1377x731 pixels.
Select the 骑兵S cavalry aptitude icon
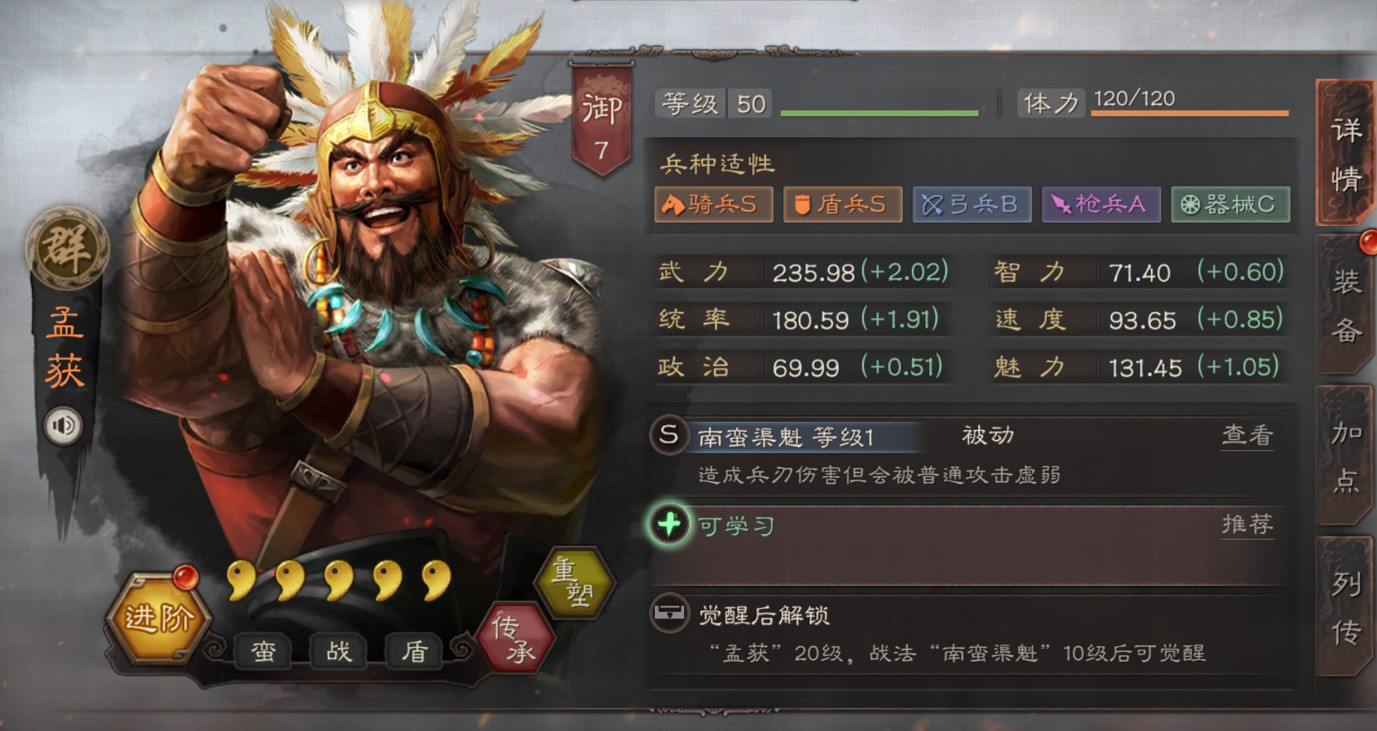[x=712, y=203]
